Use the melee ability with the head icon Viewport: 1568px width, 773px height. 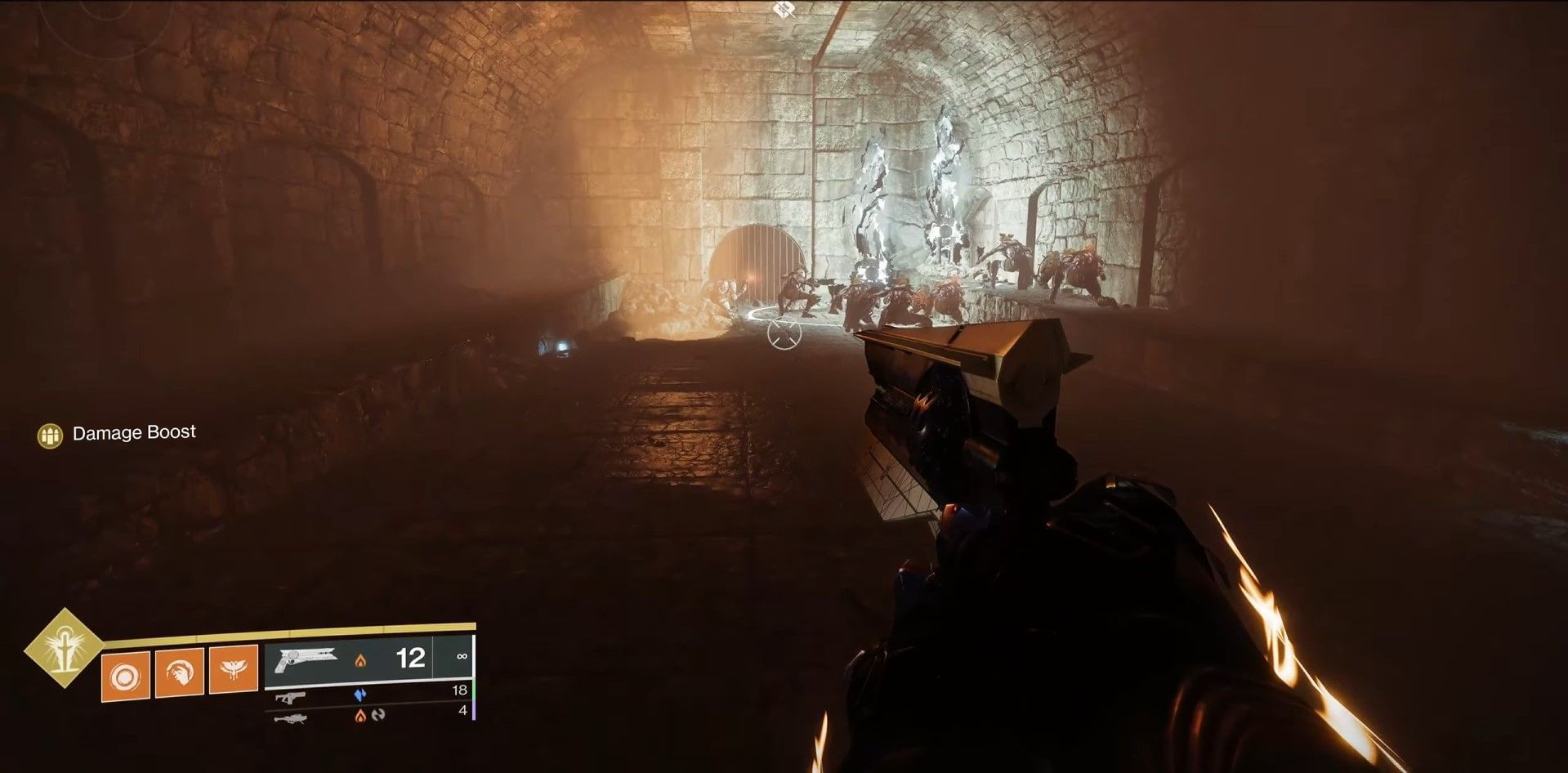(180, 672)
